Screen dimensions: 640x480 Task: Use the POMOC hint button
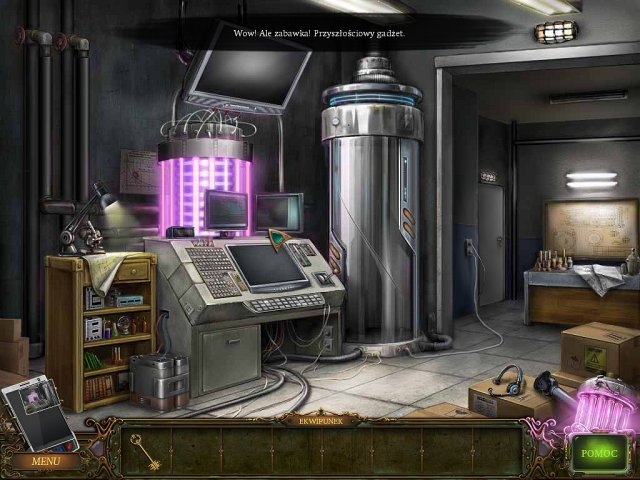click(x=600, y=452)
